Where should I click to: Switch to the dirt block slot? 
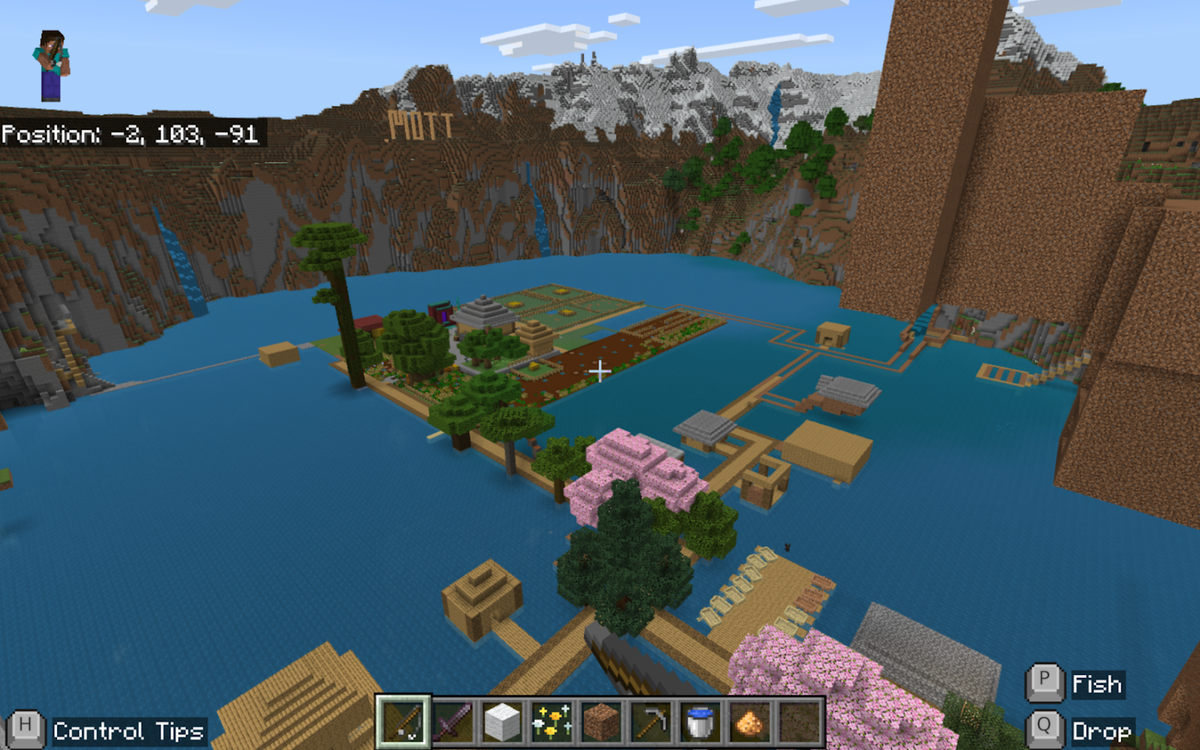(601, 721)
